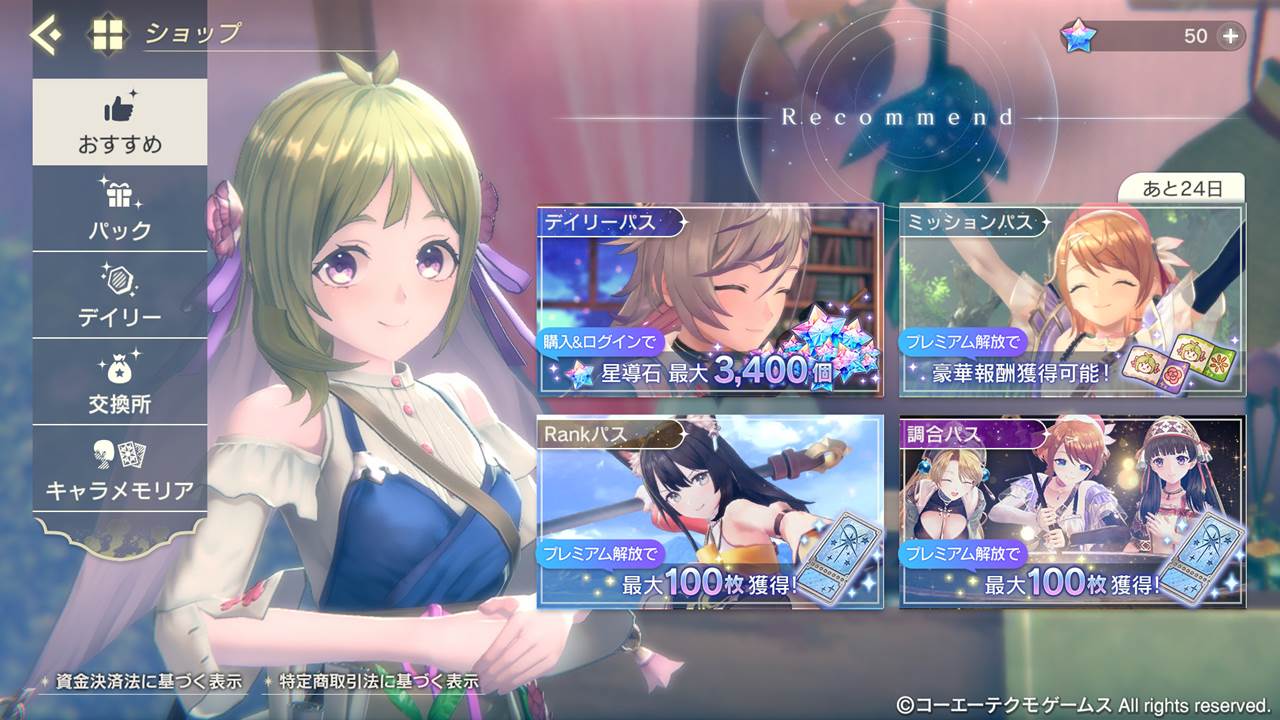Go back using the top-left arrow
Image resolution: width=1280 pixels, height=720 pixels.
coord(45,35)
